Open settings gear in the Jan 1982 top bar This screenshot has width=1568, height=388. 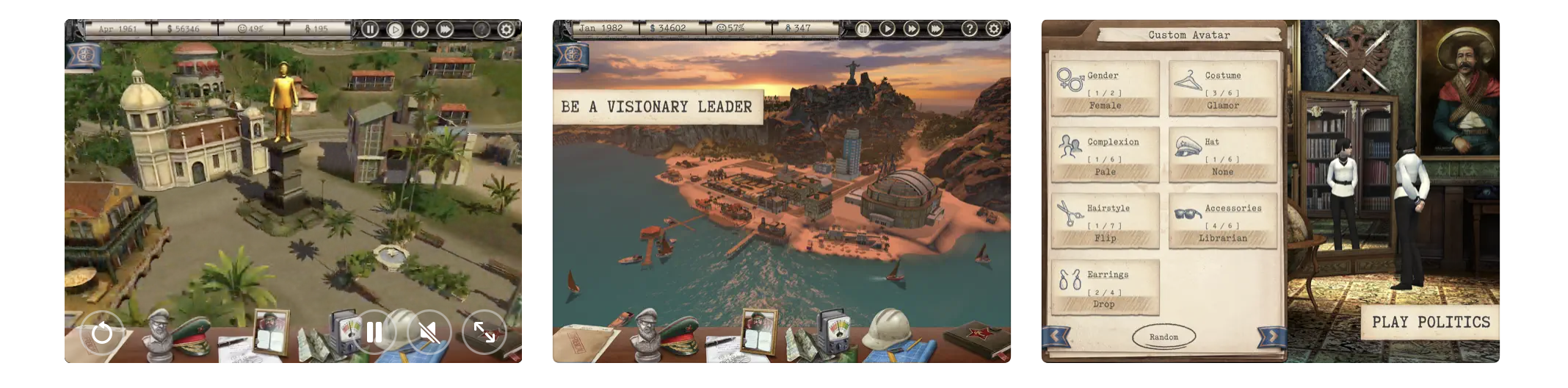coord(993,29)
